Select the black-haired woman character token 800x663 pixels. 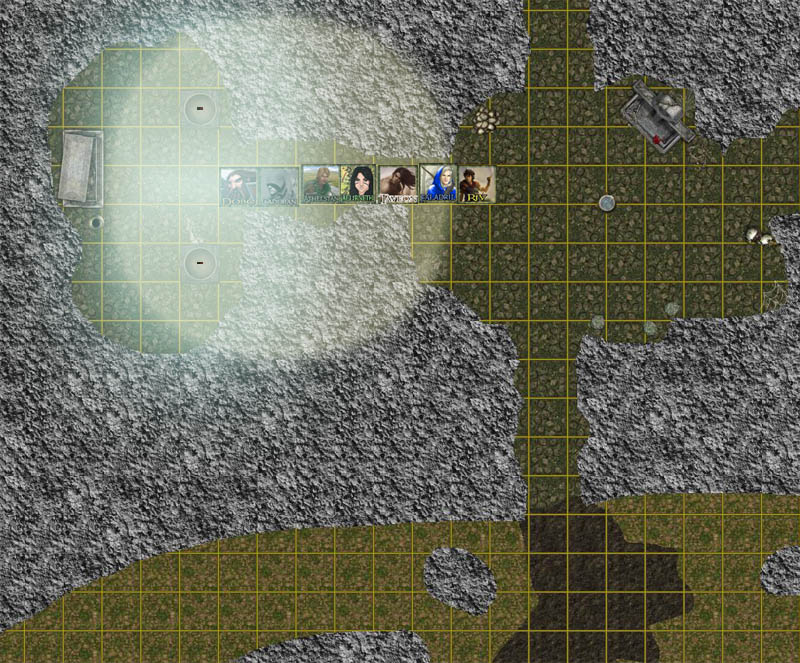(x=357, y=184)
